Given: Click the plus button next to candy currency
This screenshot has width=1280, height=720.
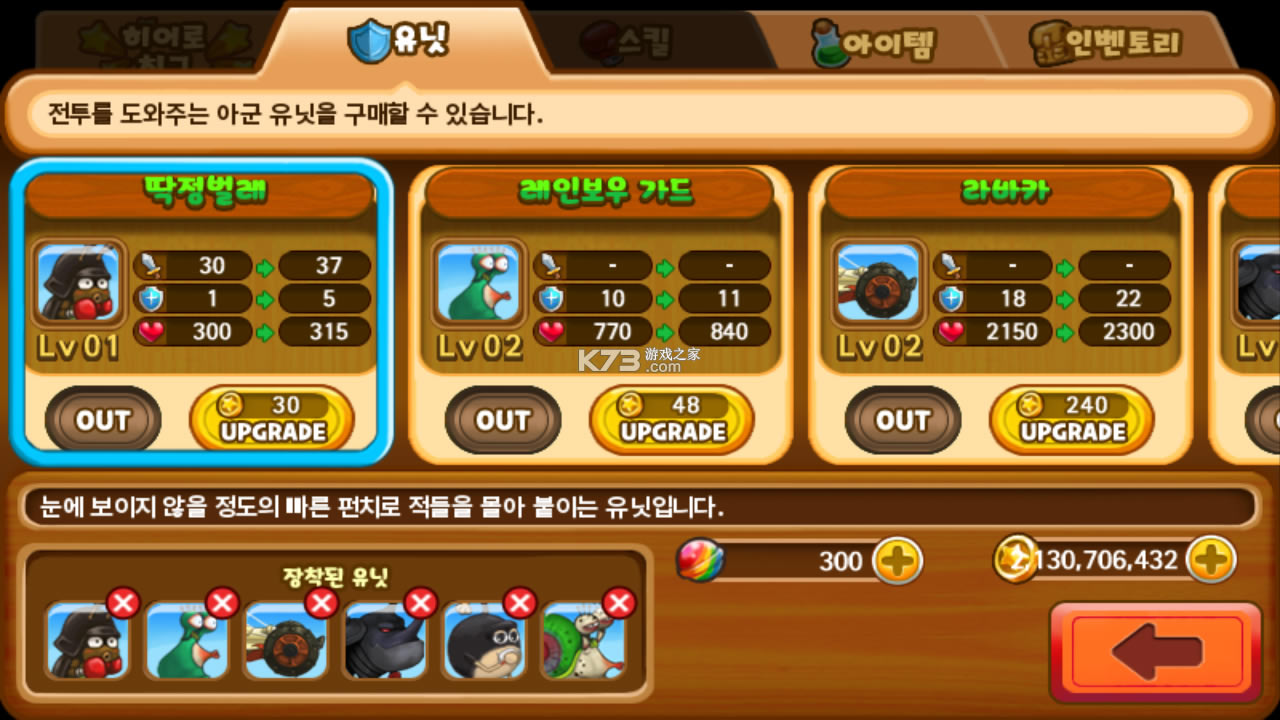Looking at the screenshot, I should tap(899, 561).
